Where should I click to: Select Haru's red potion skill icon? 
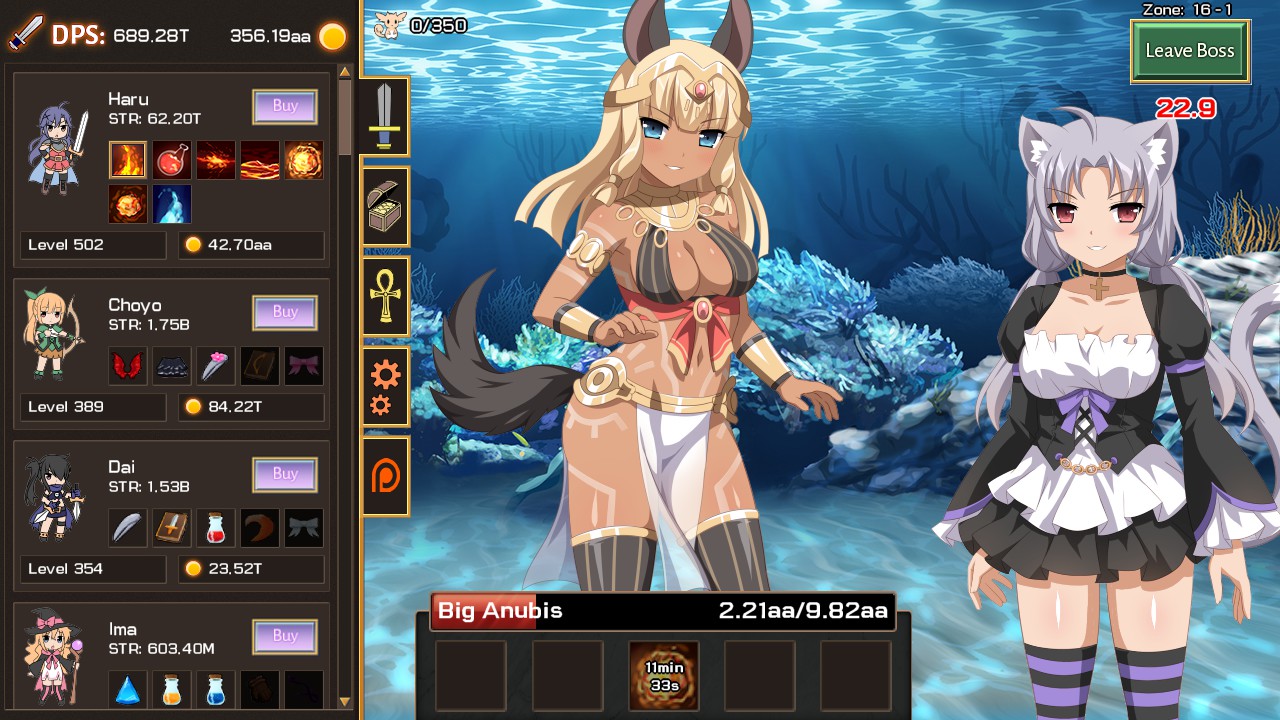172,160
